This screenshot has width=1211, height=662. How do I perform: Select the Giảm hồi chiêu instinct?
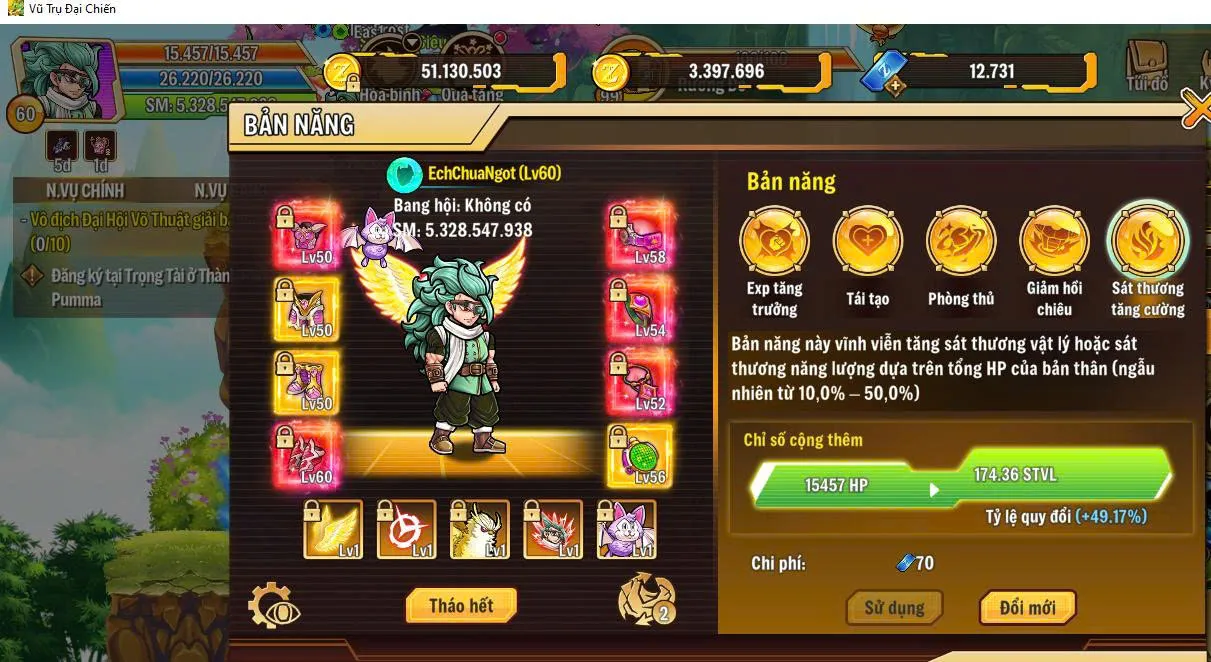click(x=1054, y=241)
